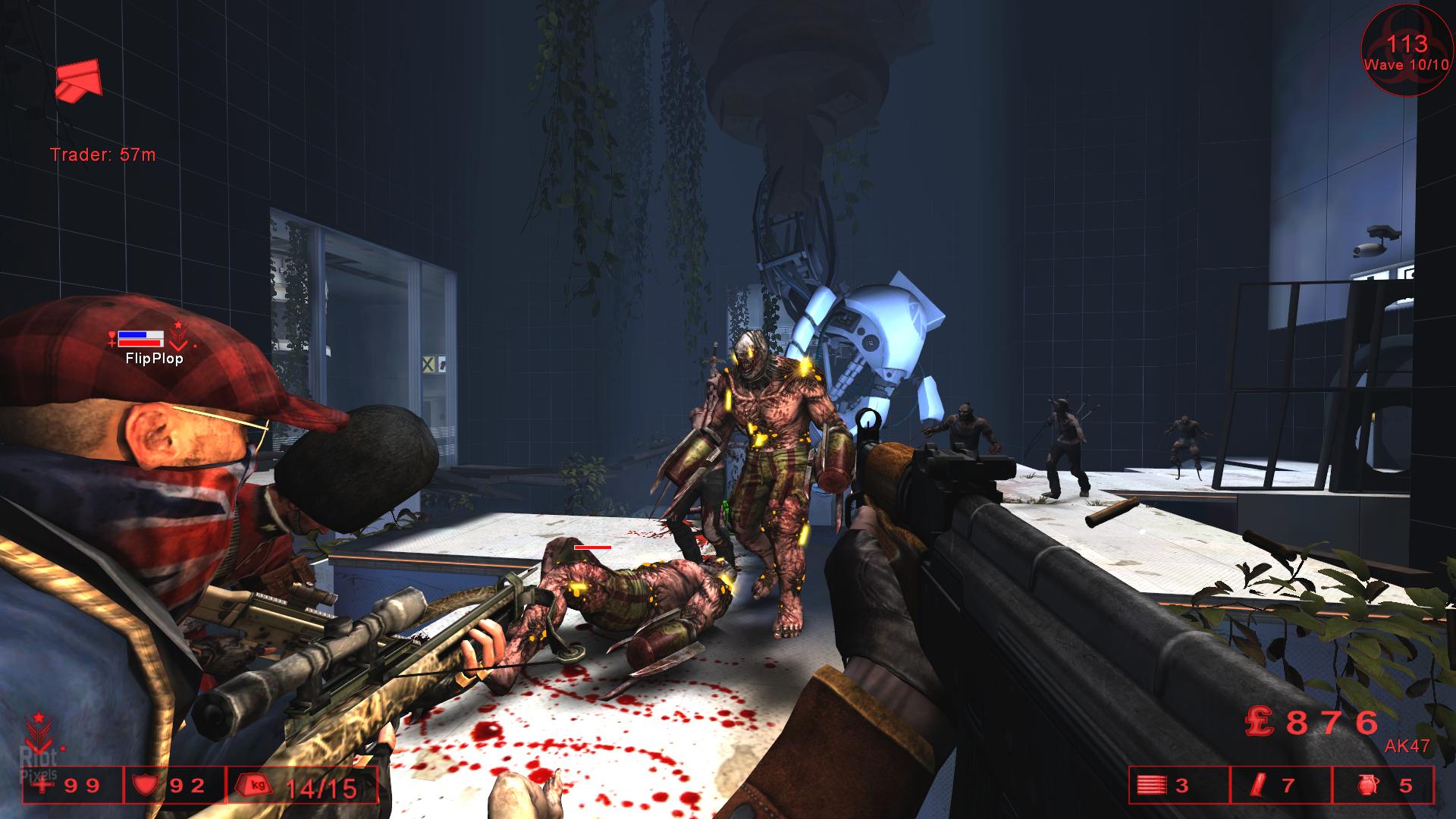
Task: Select teammate FlipPlop's name tag
Action: click(x=154, y=359)
